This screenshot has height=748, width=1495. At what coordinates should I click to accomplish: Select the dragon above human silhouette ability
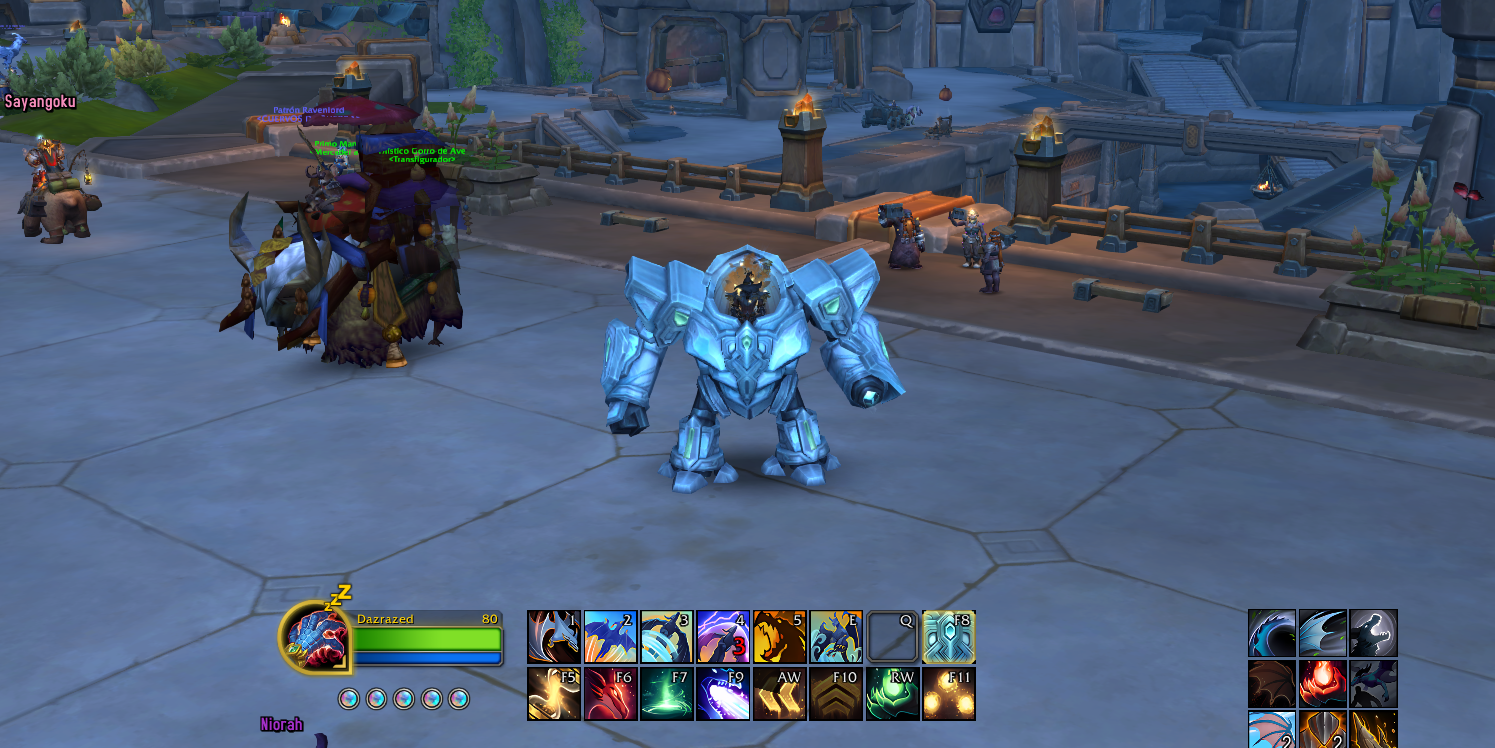click(x=1373, y=685)
